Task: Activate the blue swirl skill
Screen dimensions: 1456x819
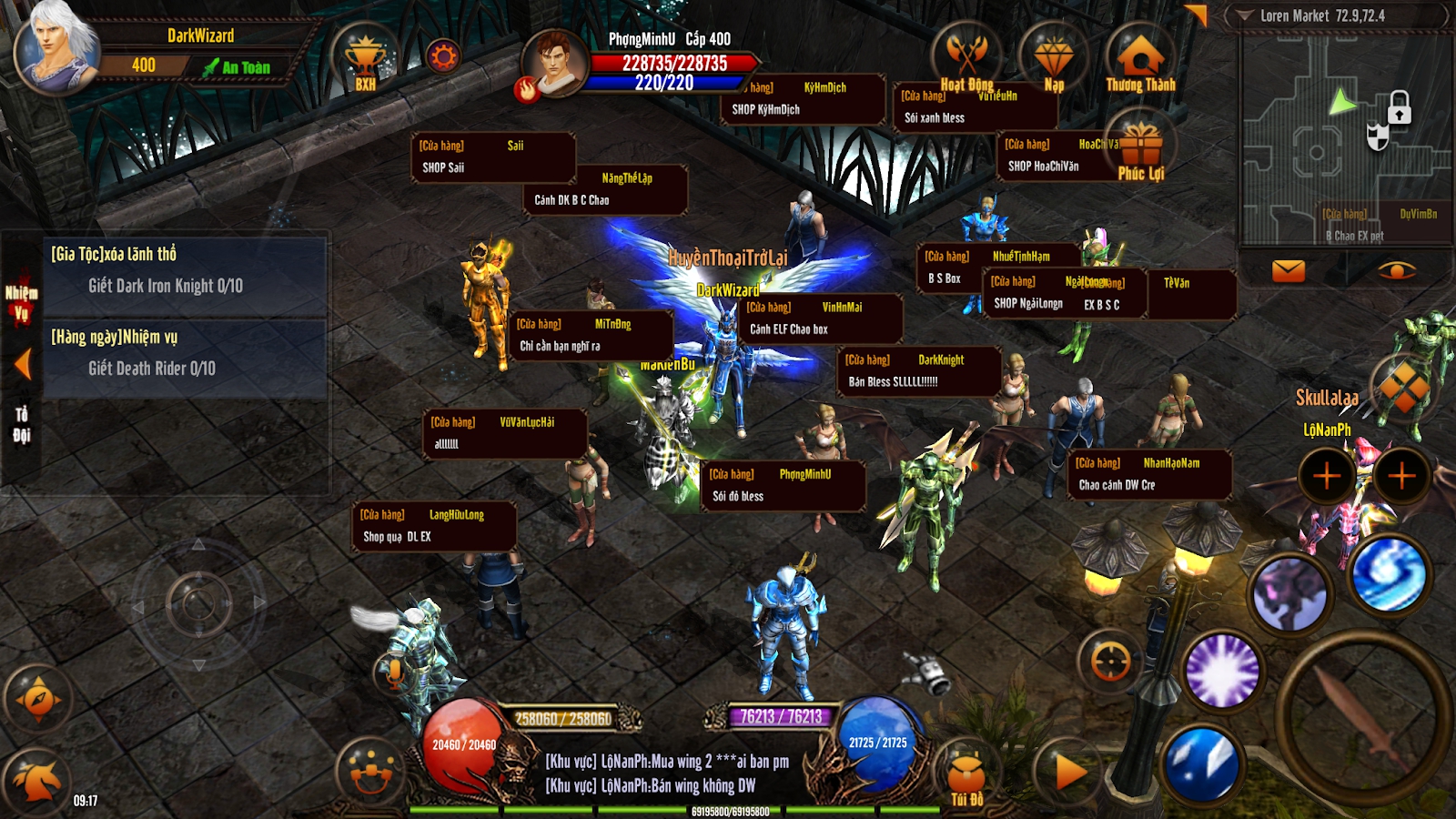Action: point(1389,573)
